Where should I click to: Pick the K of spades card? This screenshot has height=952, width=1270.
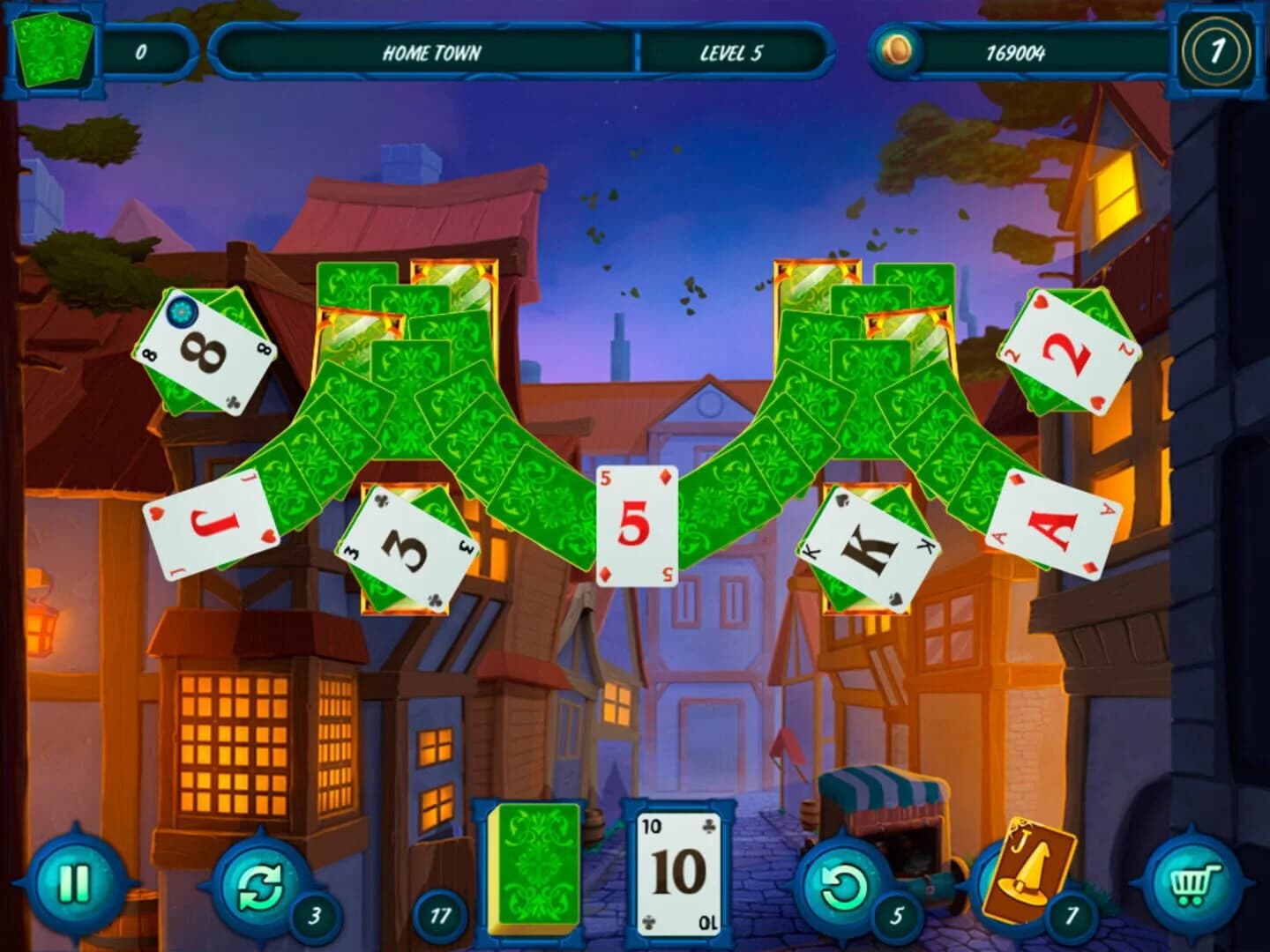(869, 547)
